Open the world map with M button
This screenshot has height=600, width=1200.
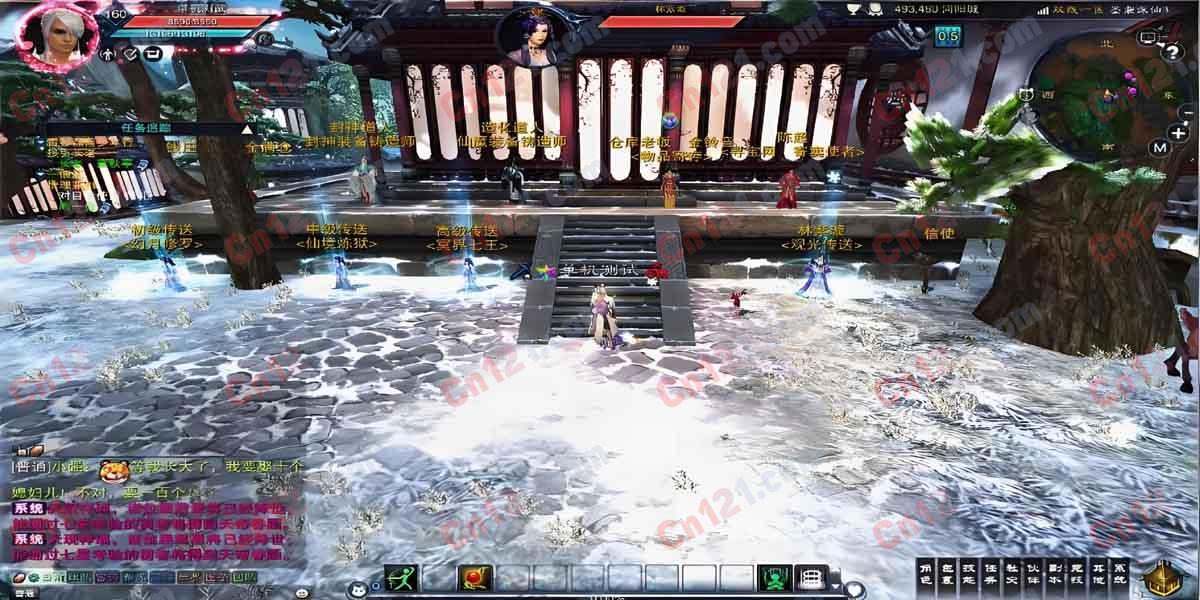(x=1160, y=148)
